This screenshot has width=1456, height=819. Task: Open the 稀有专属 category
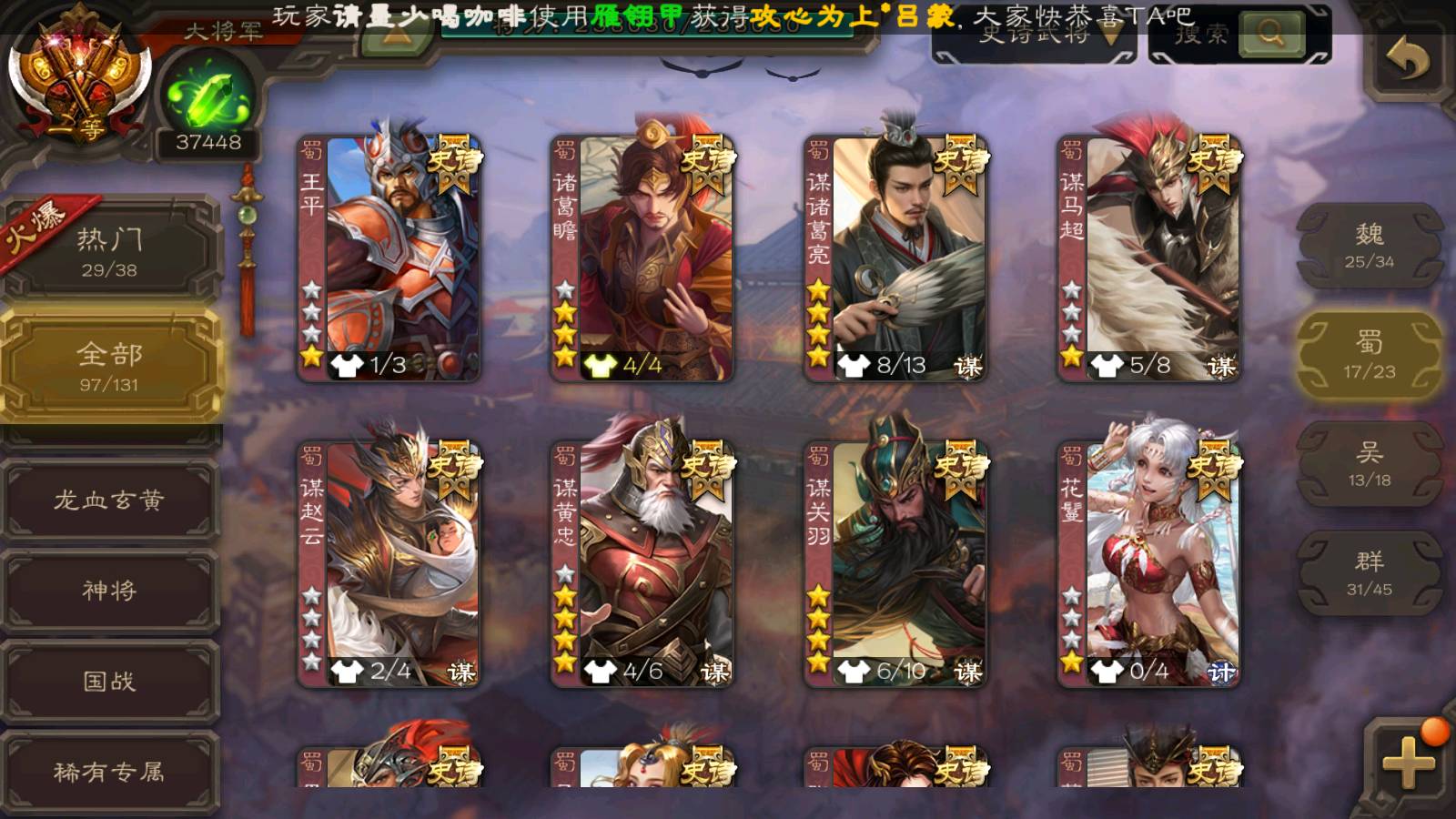[x=109, y=772]
